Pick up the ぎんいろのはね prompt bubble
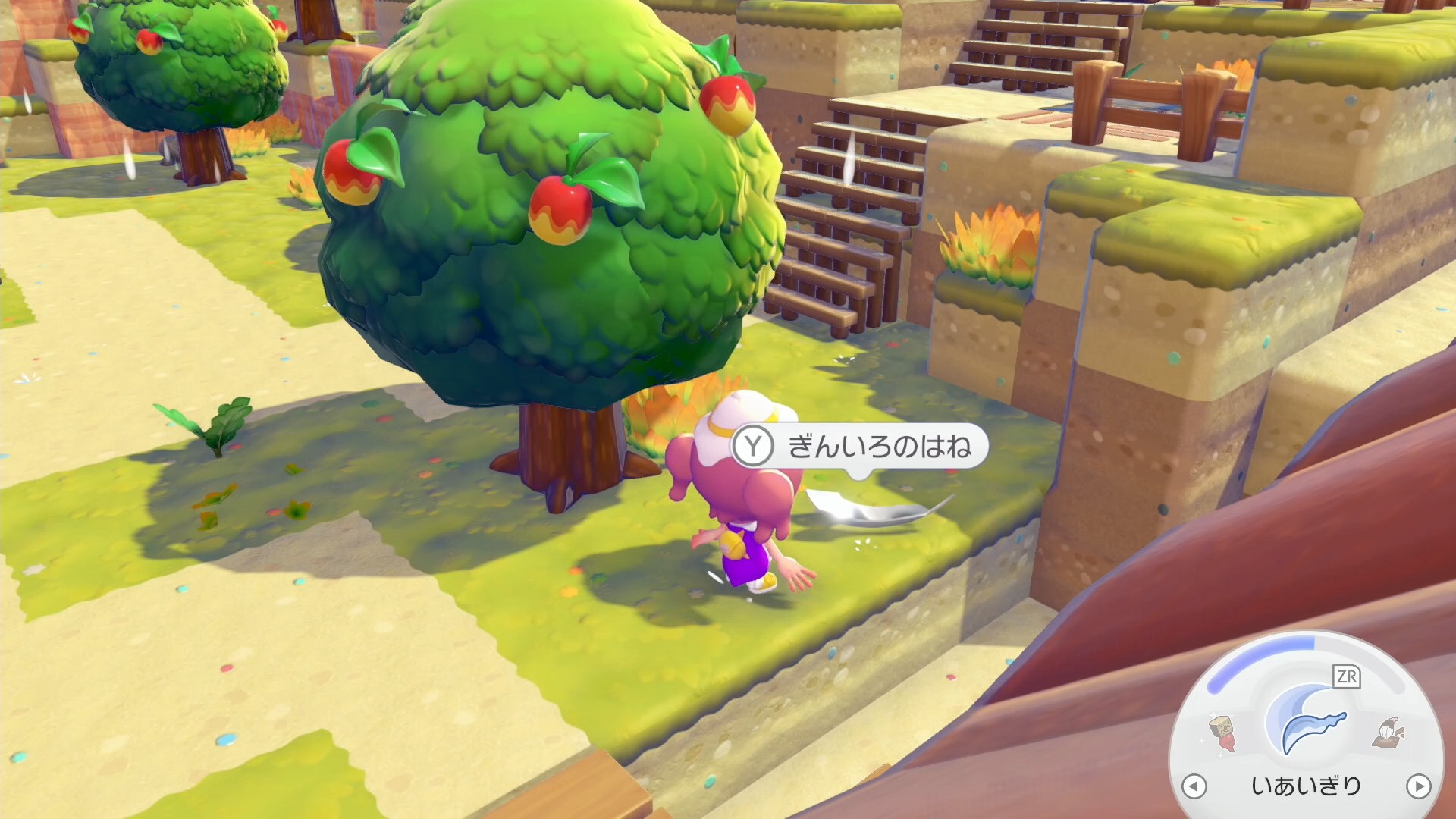The image size is (1456, 819). coord(861,447)
